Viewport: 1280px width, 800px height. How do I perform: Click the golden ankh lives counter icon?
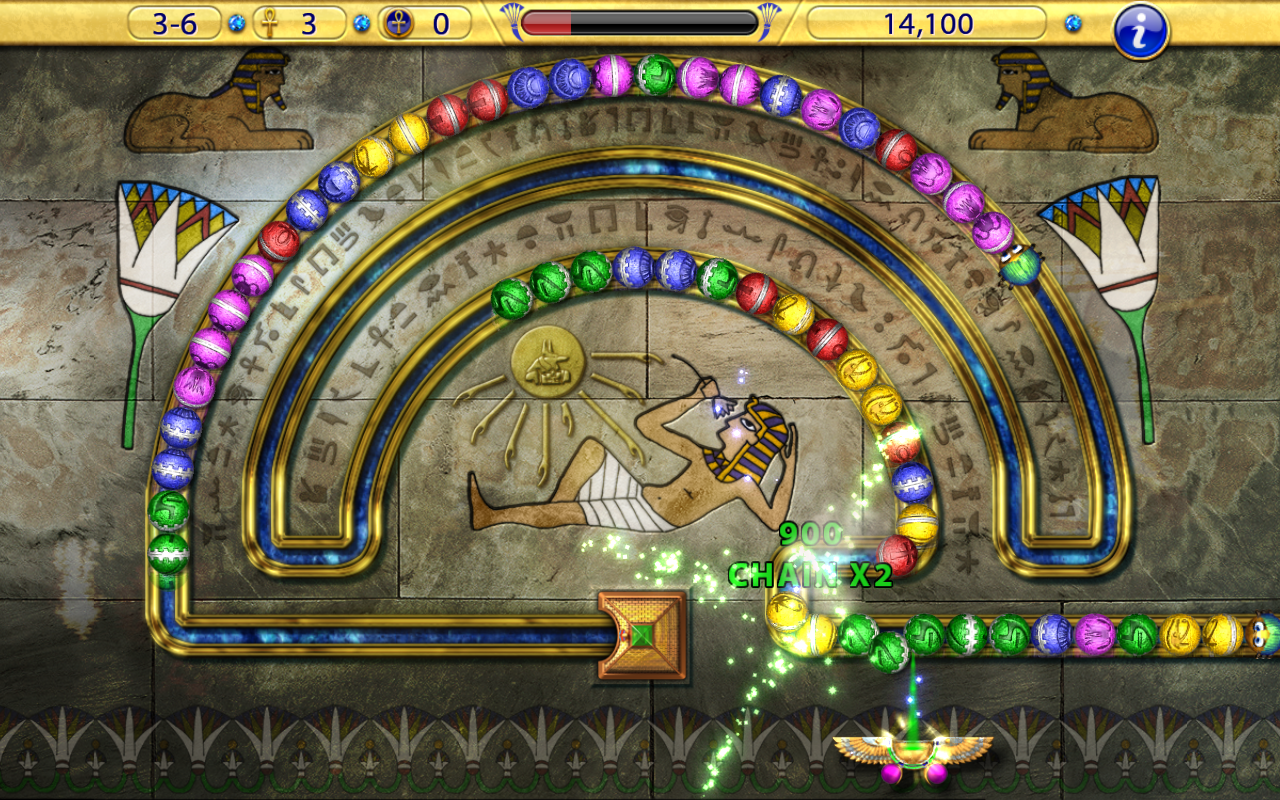pyautogui.click(x=268, y=23)
